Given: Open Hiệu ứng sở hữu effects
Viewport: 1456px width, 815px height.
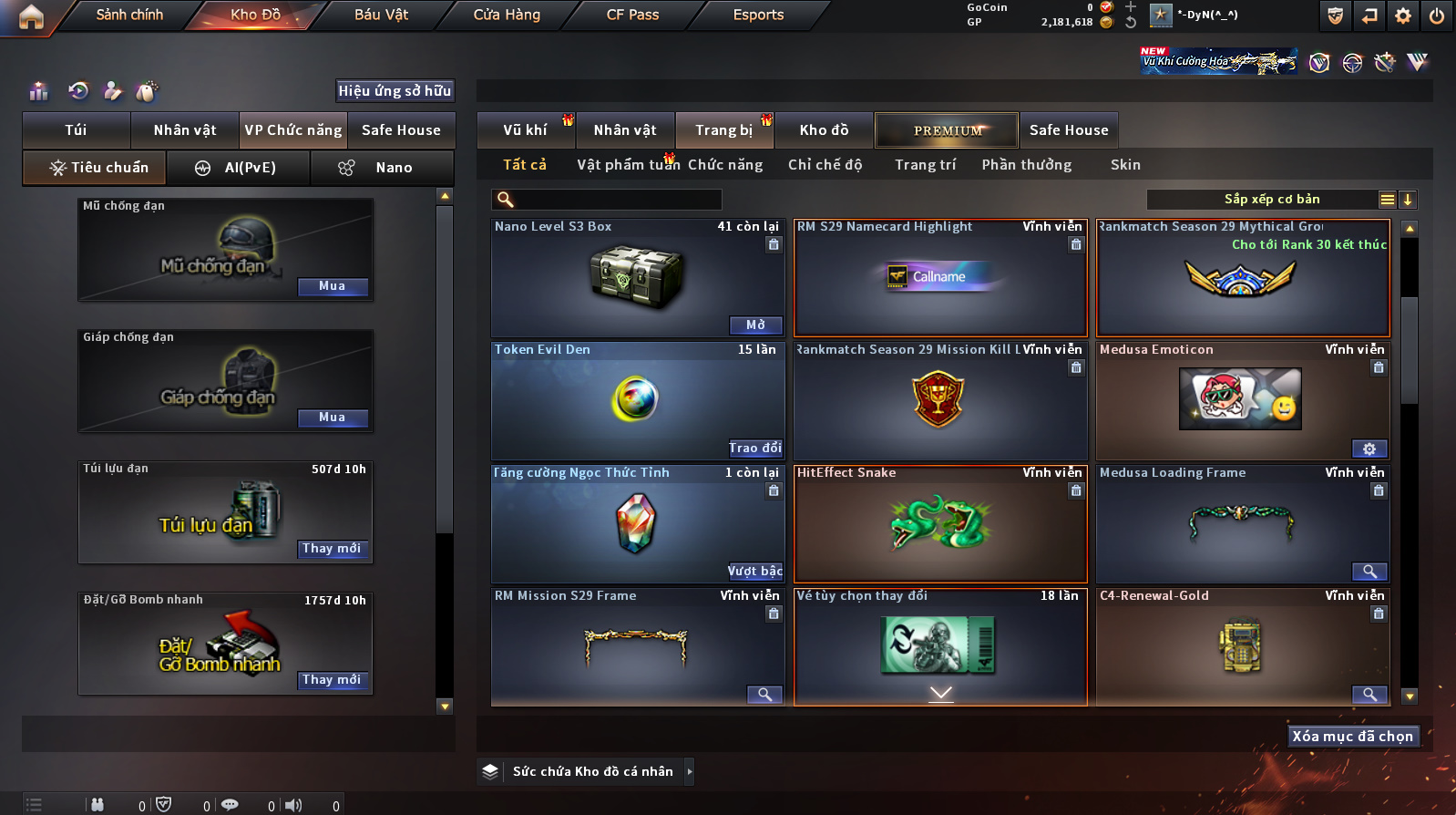Looking at the screenshot, I should (x=395, y=91).
